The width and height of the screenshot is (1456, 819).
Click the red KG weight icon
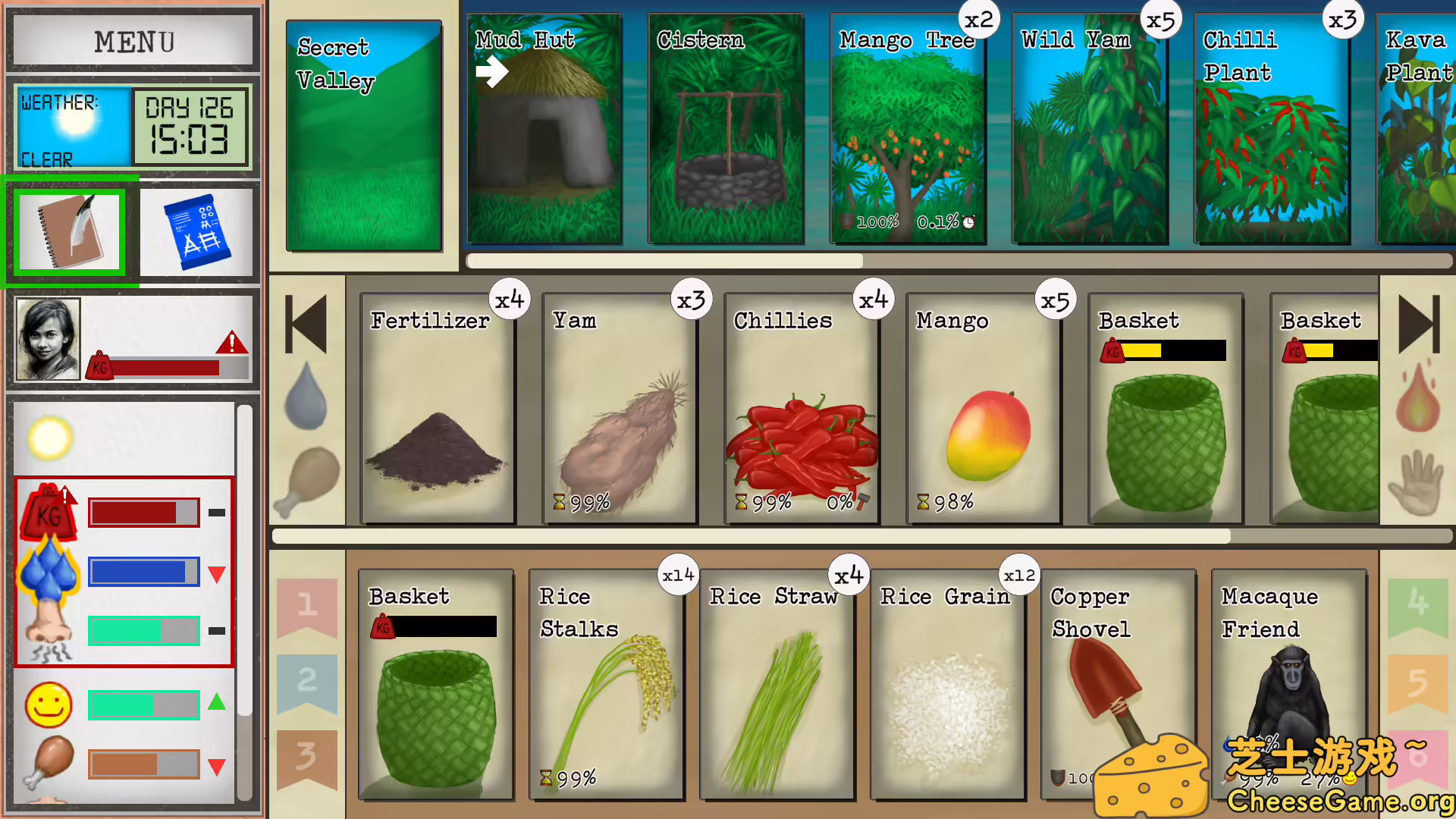pyautogui.click(x=48, y=513)
